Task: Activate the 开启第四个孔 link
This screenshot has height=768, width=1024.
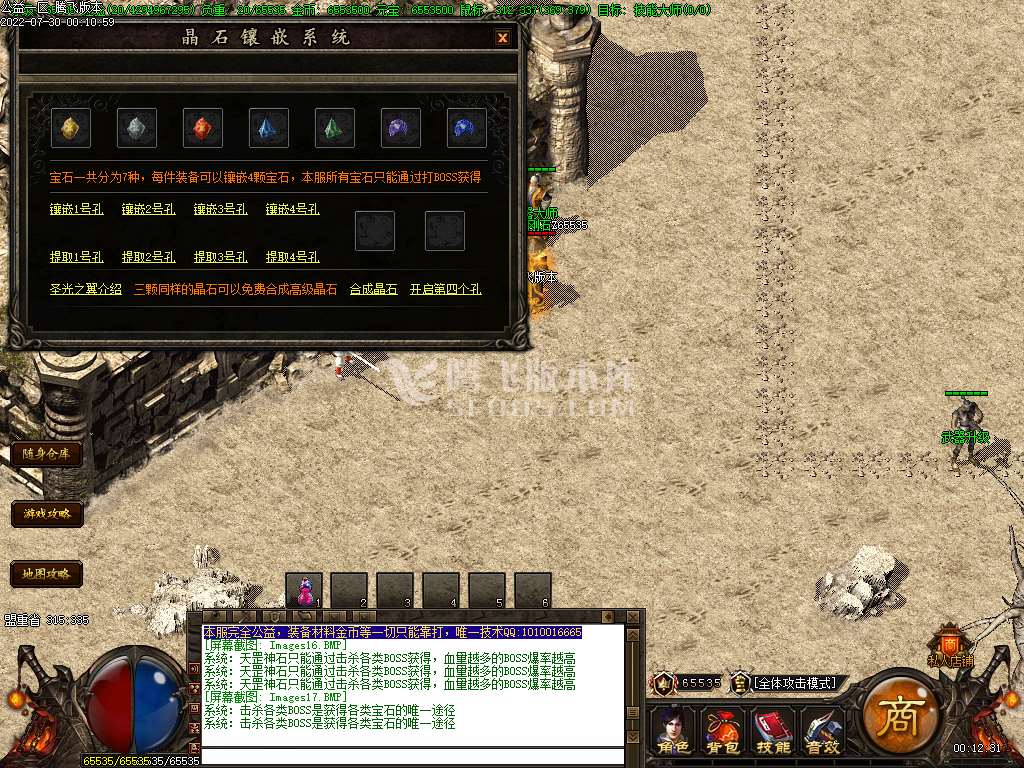Action: tap(445, 289)
